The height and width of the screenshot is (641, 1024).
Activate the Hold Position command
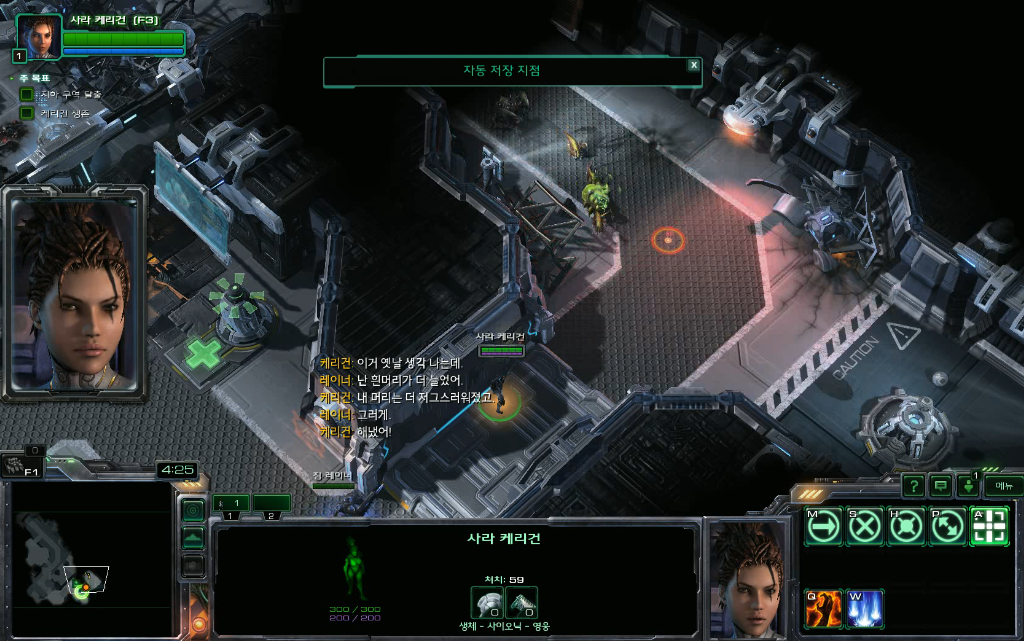[x=906, y=527]
